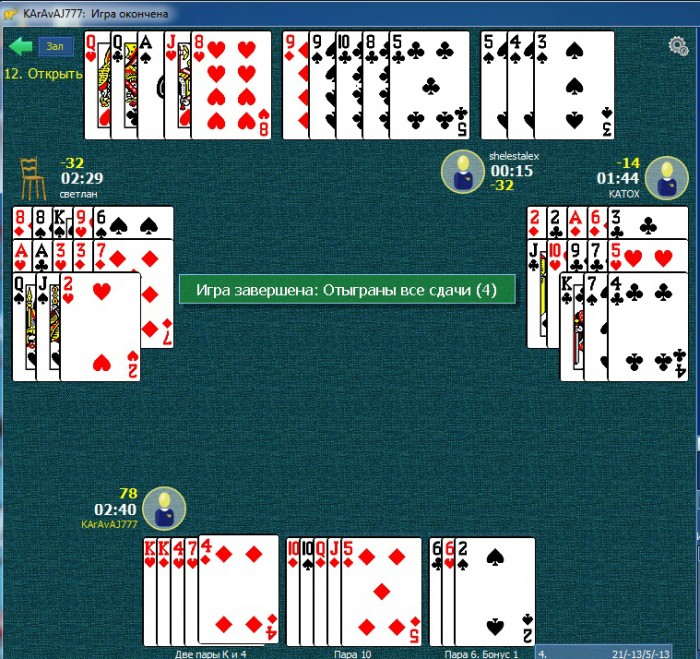Select KArAvAJ777's player avatar
This screenshot has width=700, height=659.
pyautogui.click(x=163, y=508)
